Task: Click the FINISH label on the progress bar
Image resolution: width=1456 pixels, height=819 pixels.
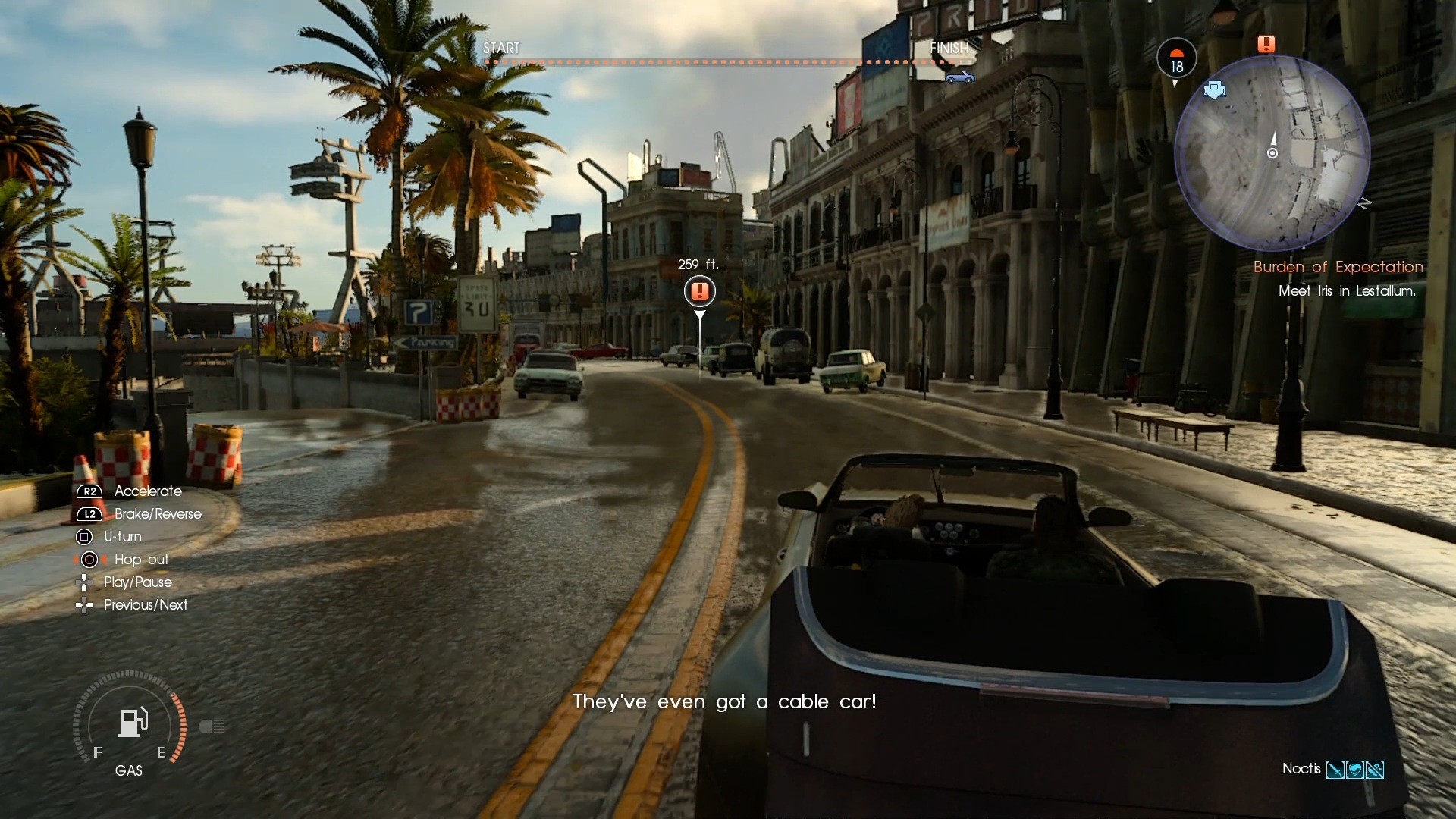Action: (949, 48)
